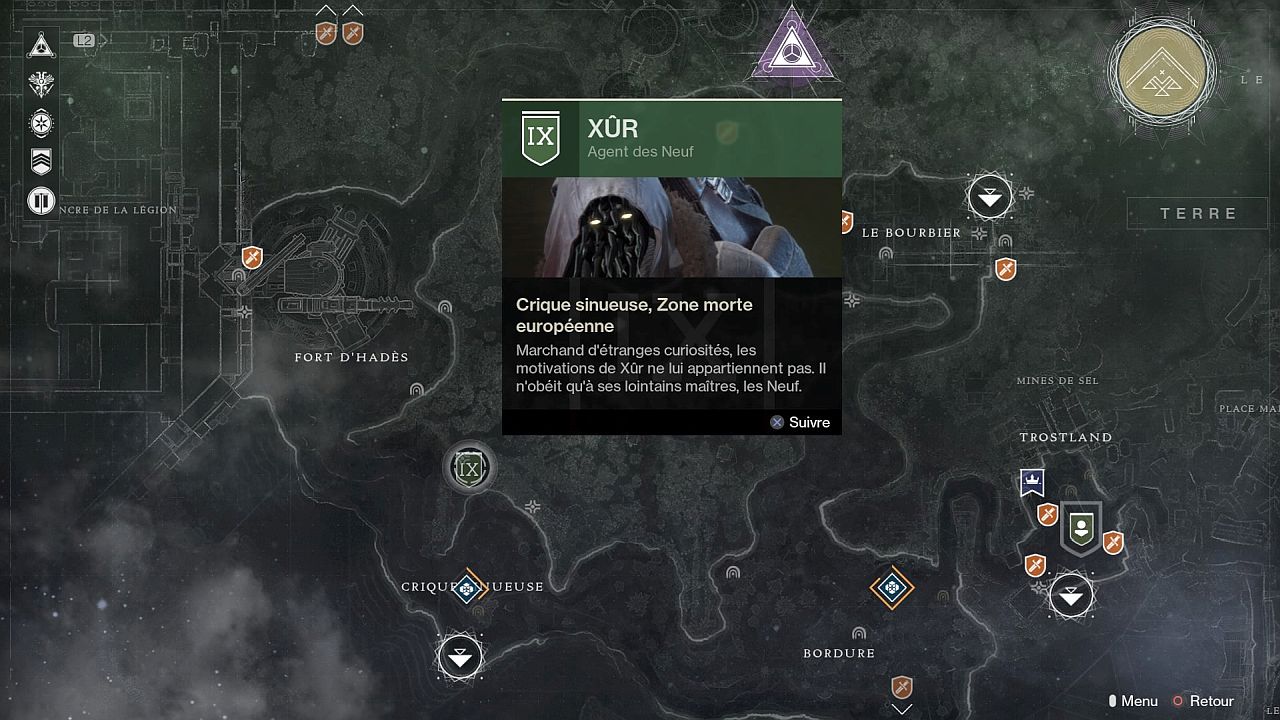Open the purple triangular emblem at top center
1280x720 pixels.
[x=792, y=47]
